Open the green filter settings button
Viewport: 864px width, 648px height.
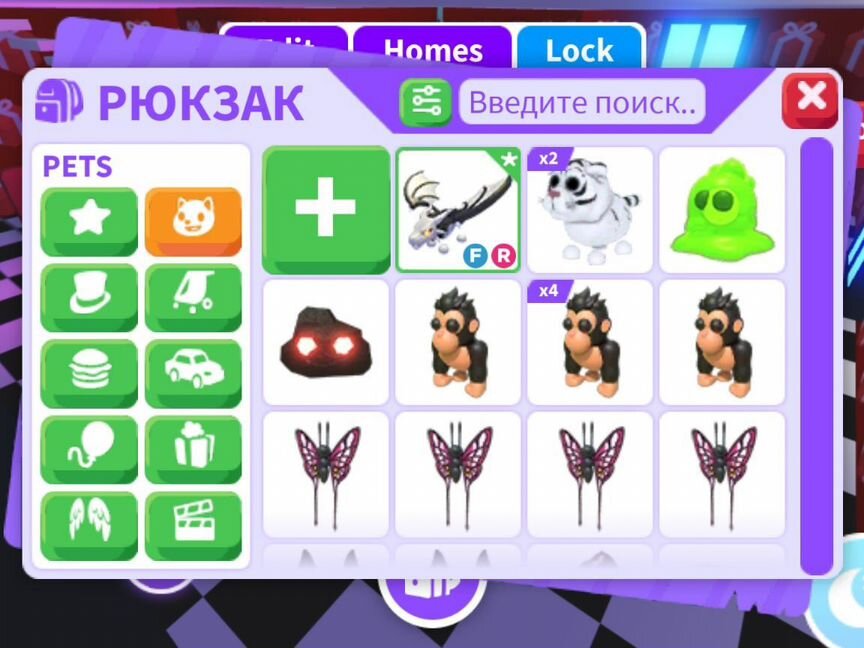pyautogui.click(x=426, y=102)
